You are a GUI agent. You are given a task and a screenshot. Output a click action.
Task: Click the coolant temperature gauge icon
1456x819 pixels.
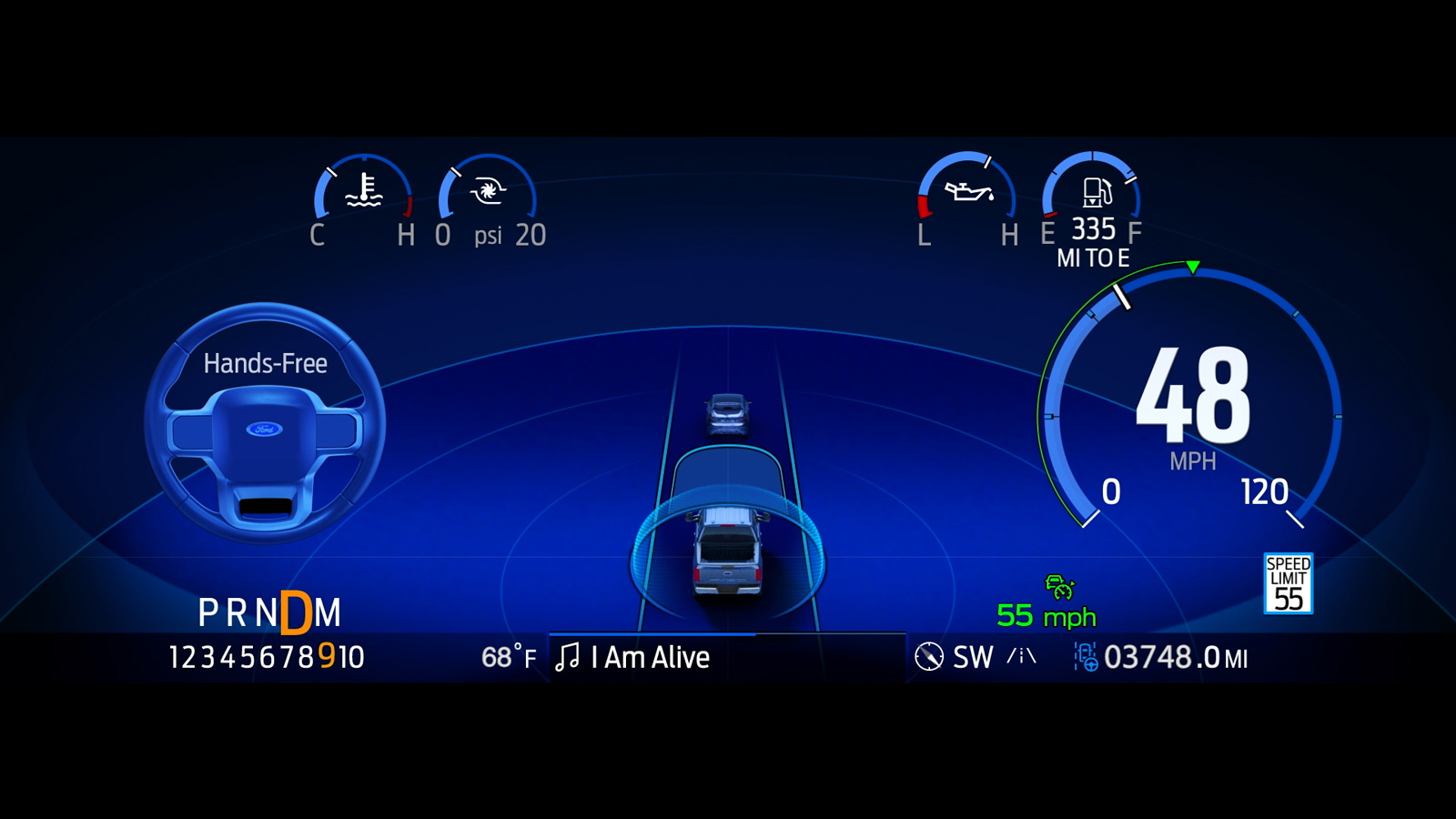[364, 190]
